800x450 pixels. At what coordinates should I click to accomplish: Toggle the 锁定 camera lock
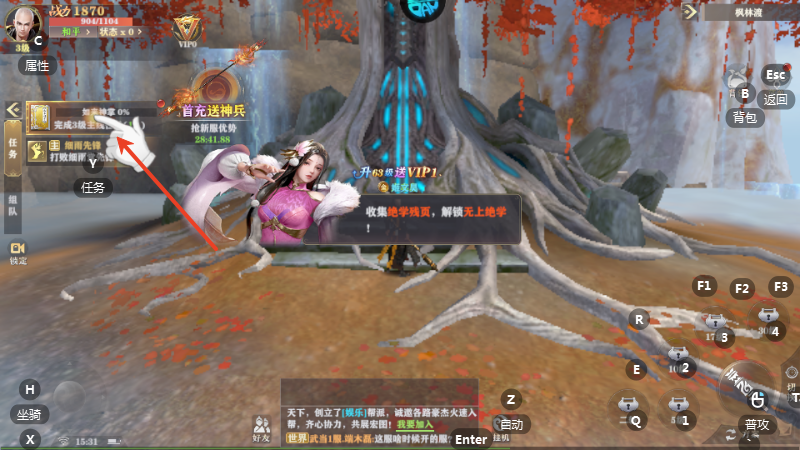[x=18, y=253]
